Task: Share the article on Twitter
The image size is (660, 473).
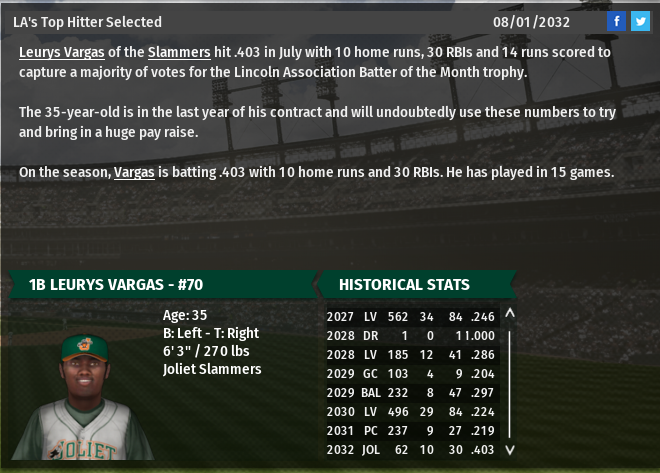Action: point(640,21)
